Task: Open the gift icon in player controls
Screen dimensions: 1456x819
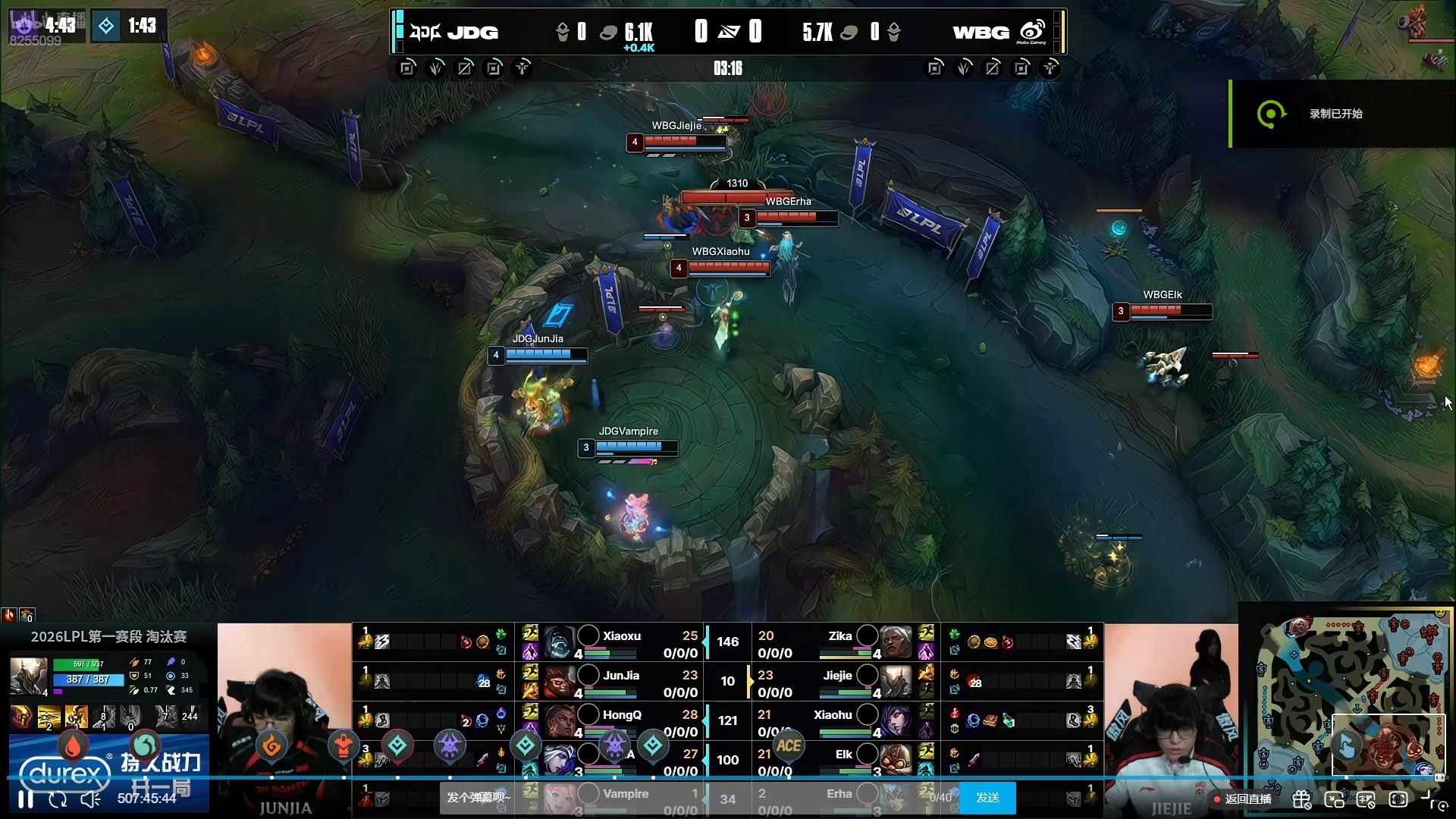Action: point(1302,799)
